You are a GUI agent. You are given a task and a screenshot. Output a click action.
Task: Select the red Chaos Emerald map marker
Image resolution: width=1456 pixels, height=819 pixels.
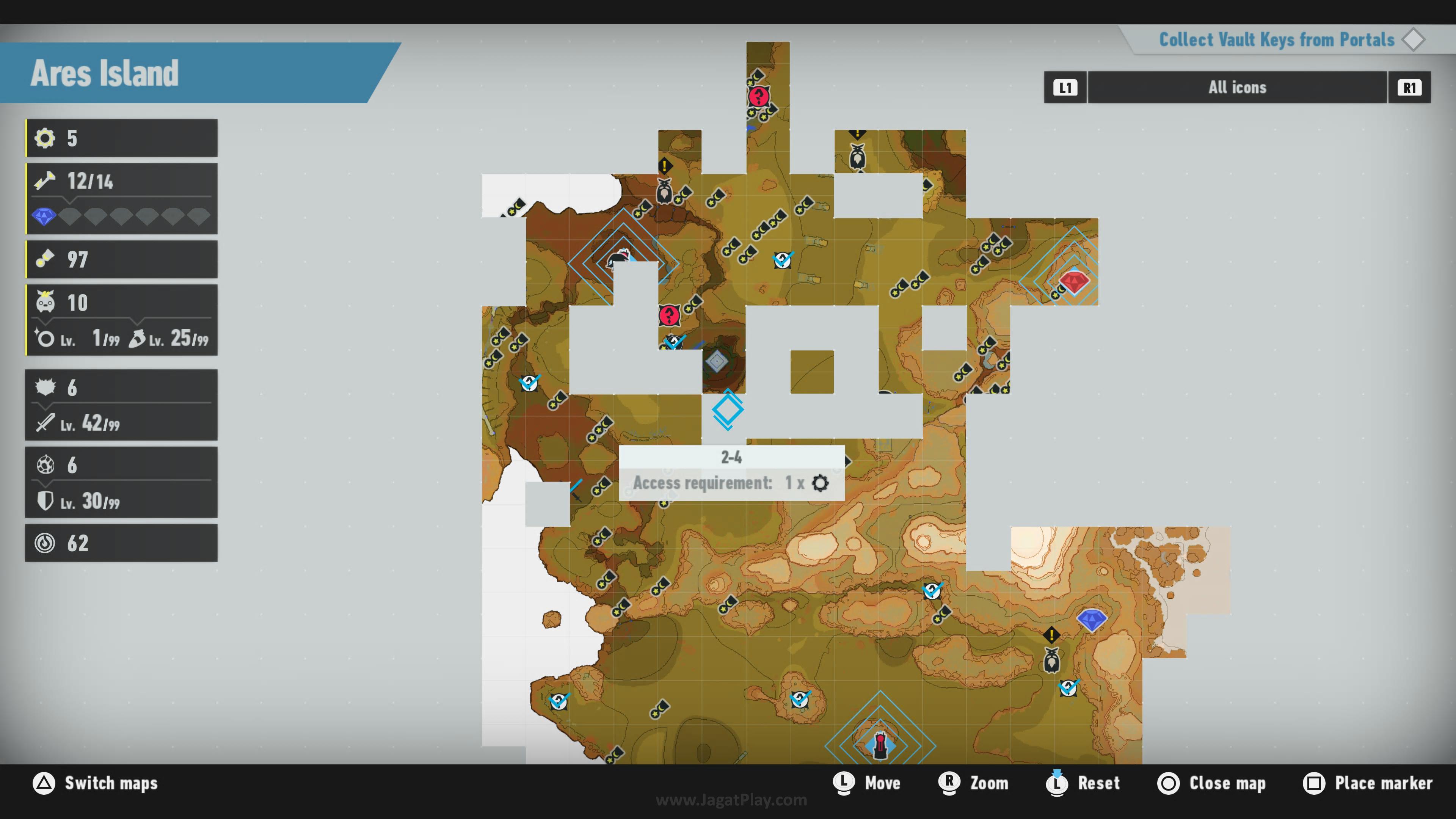[x=1073, y=281]
